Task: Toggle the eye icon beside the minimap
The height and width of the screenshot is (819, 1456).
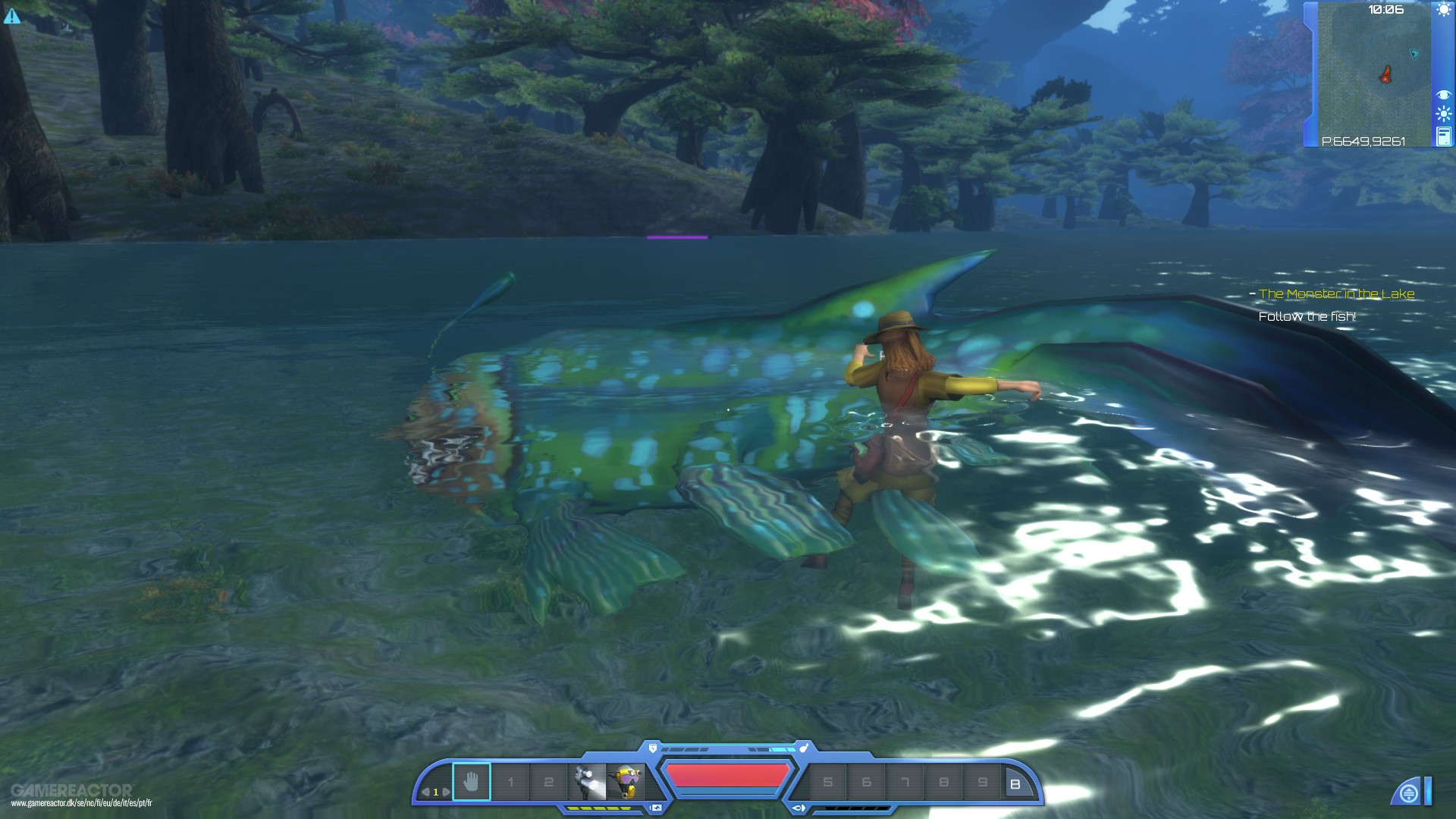Action: pos(1443,94)
